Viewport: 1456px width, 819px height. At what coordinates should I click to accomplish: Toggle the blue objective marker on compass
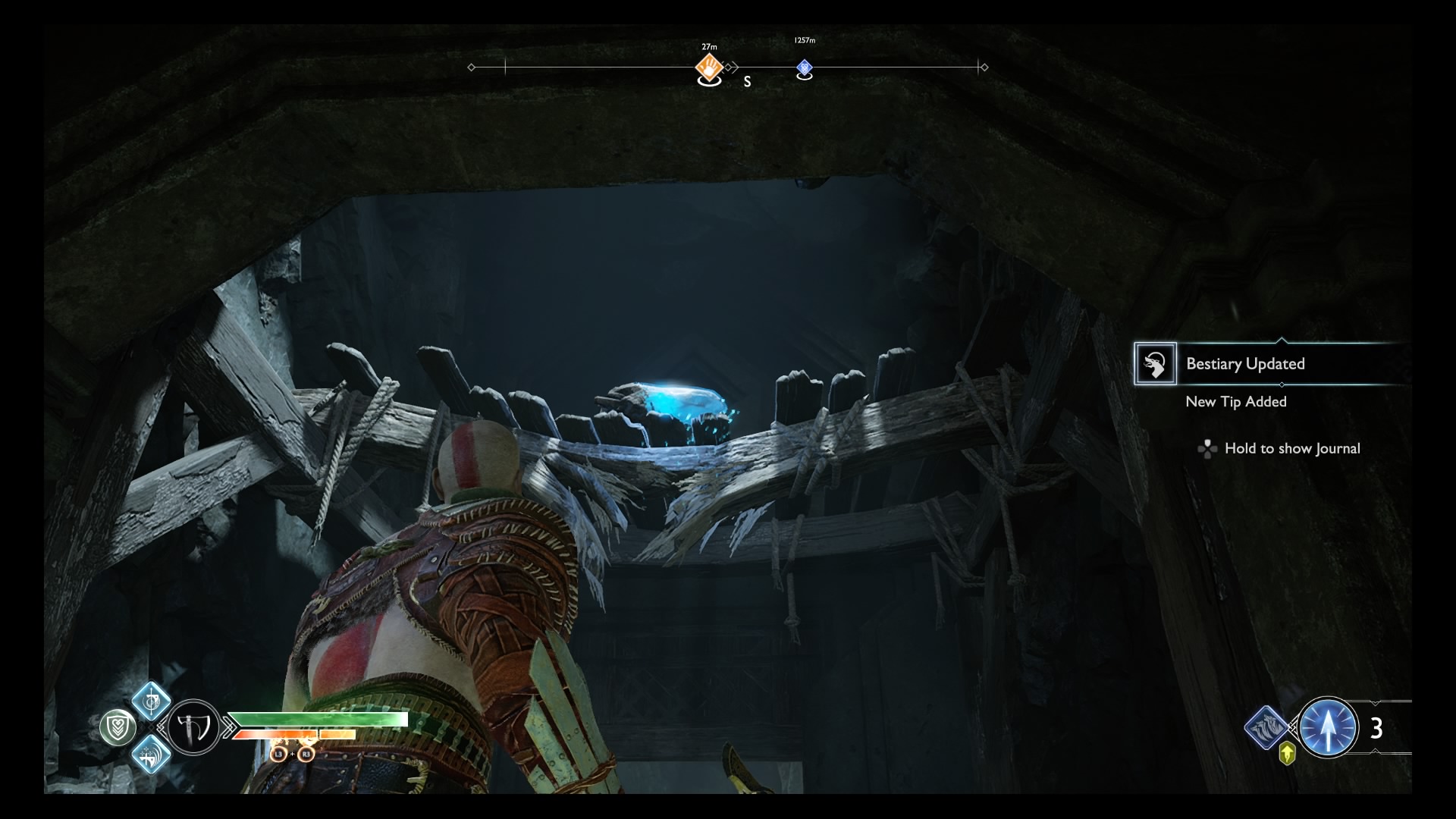(805, 68)
